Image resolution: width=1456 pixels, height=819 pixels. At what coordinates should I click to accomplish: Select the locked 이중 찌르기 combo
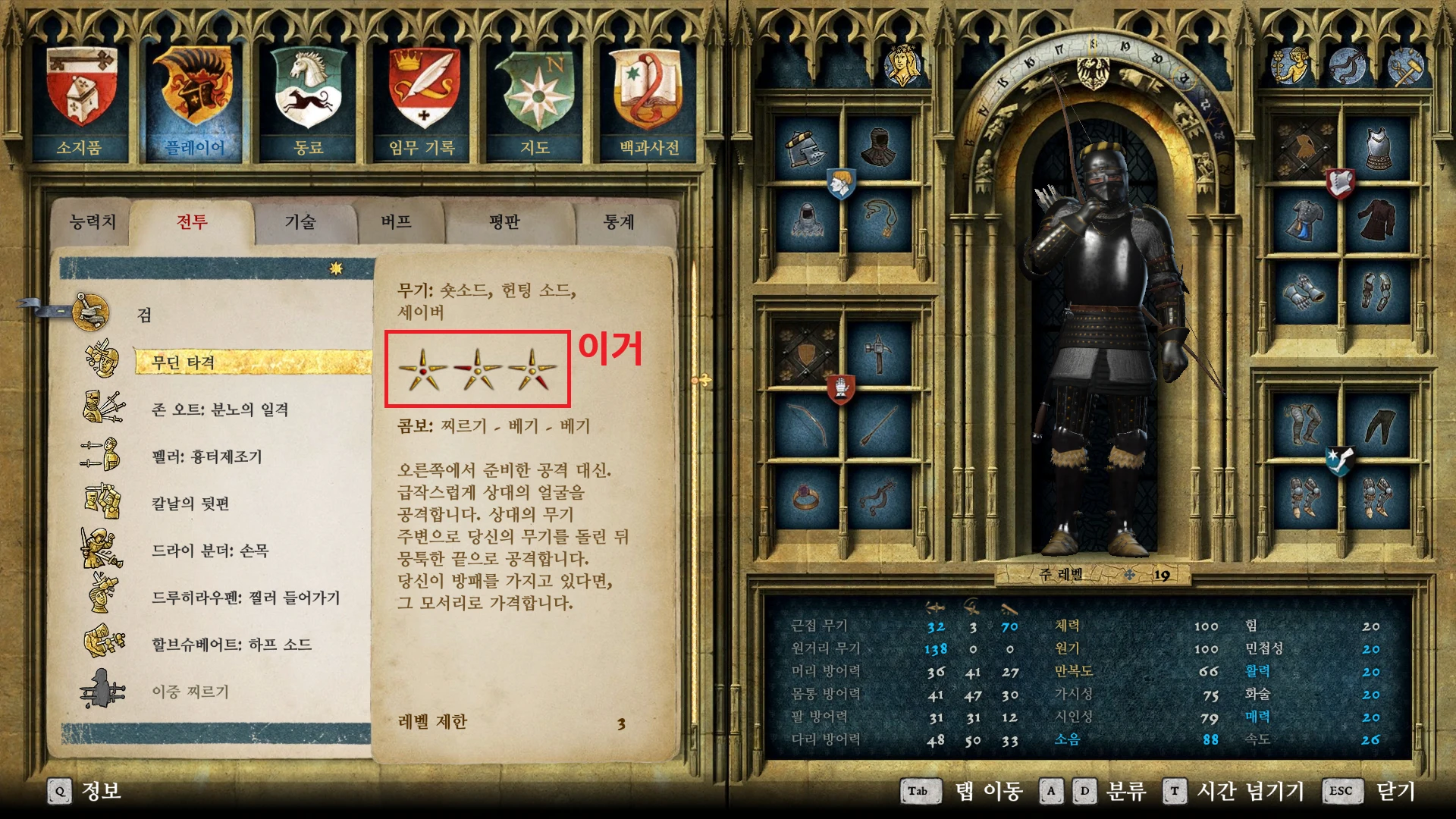pyautogui.click(x=190, y=692)
